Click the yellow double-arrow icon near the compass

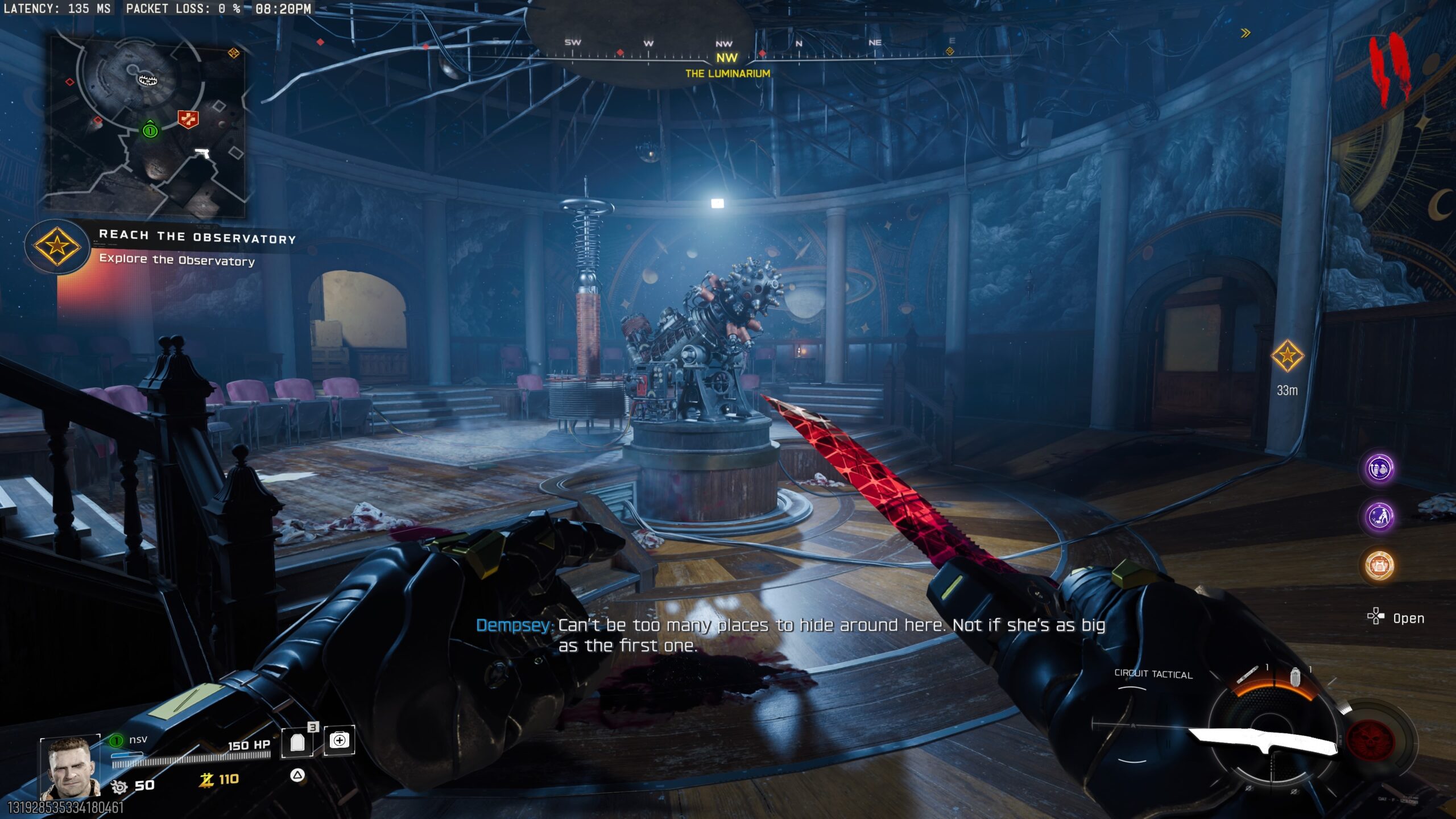(x=1246, y=33)
